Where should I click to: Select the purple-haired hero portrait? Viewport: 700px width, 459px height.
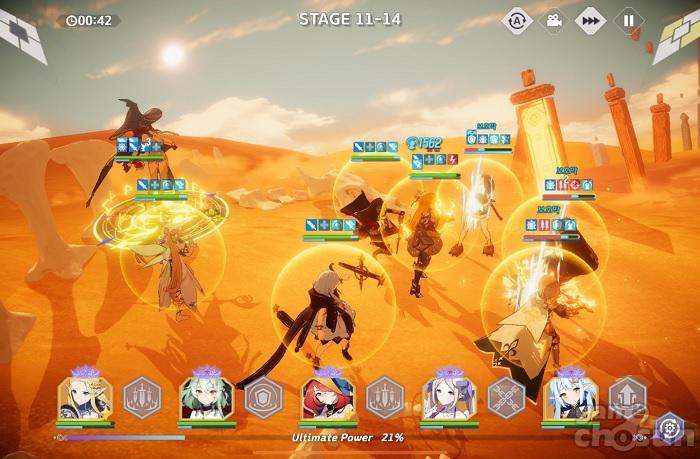(449, 397)
